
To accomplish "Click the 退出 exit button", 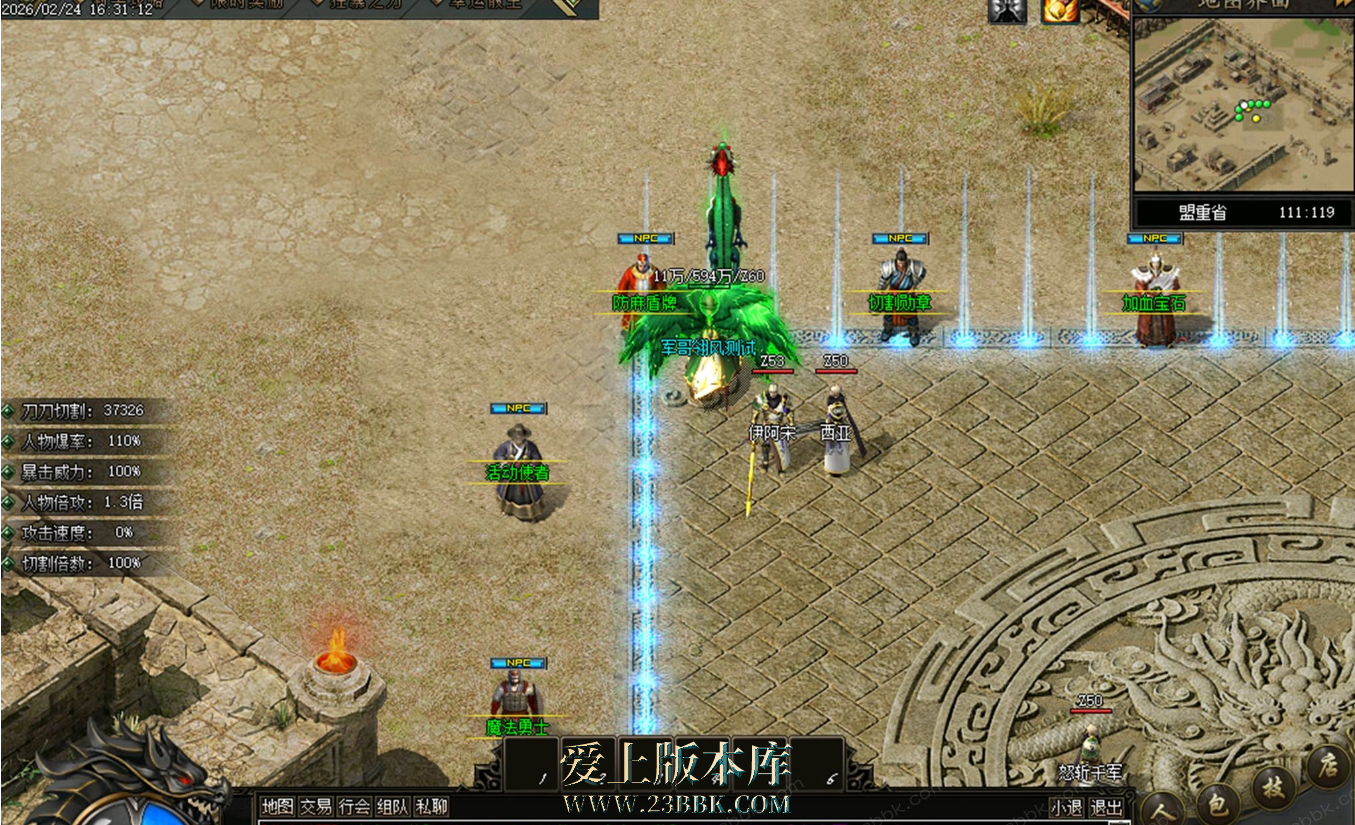I will (1105, 808).
